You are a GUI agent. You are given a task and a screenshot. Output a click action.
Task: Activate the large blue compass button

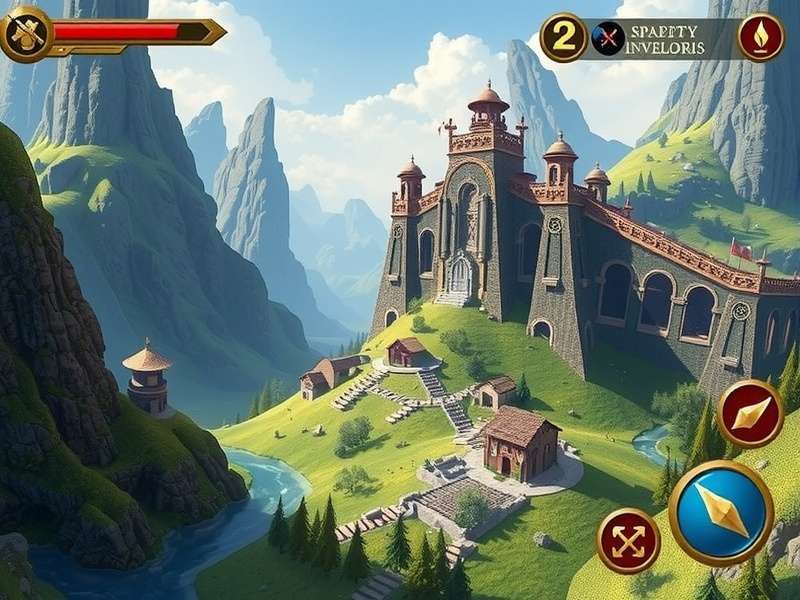[x=721, y=512]
